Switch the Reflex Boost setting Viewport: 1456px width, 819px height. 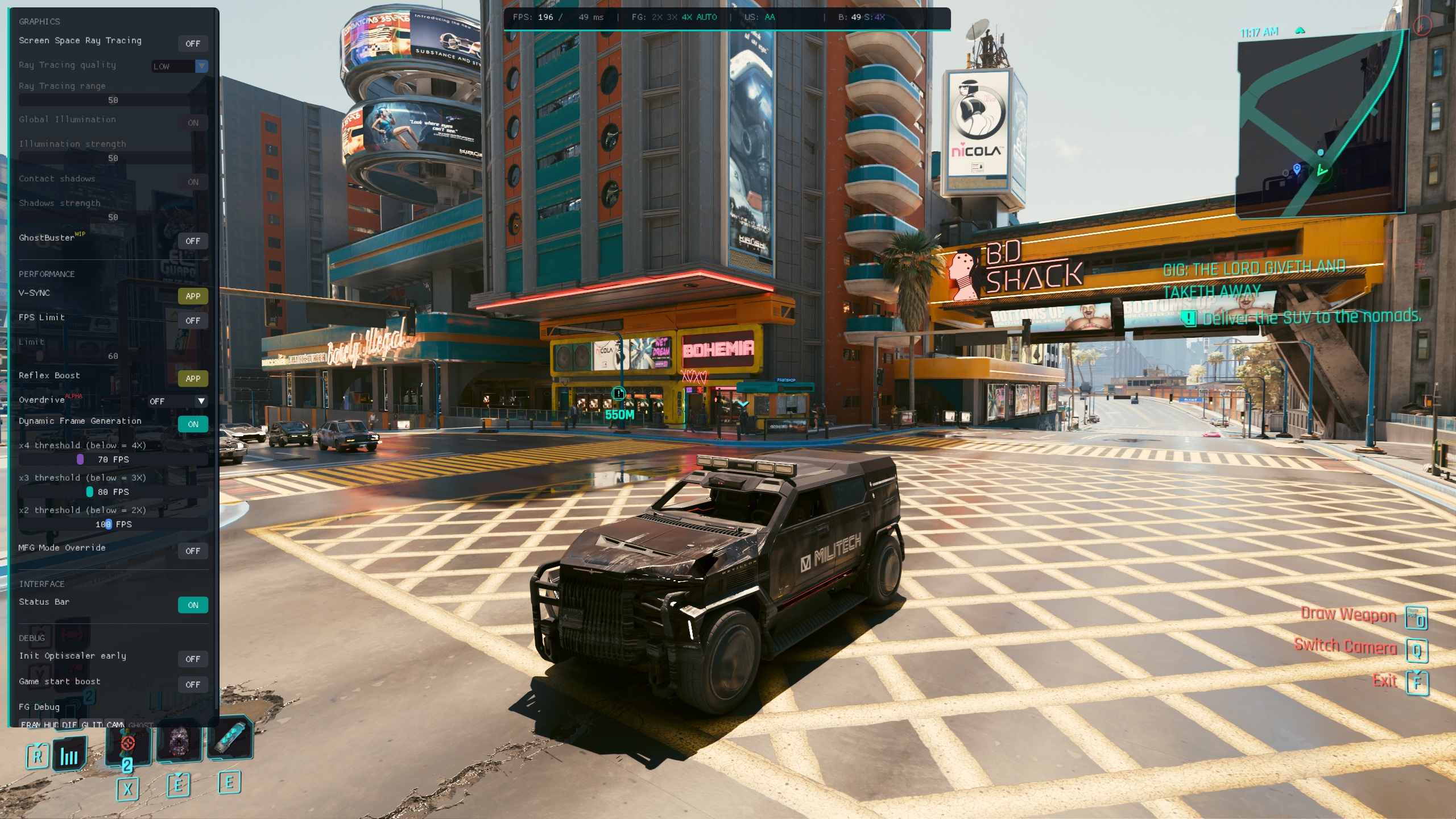[x=193, y=379]
